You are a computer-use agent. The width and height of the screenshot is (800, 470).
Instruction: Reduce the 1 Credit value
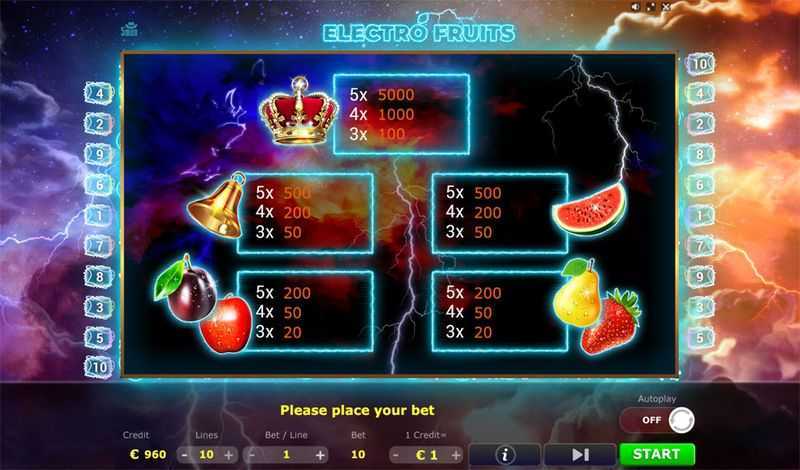click(x=396, y=454)
